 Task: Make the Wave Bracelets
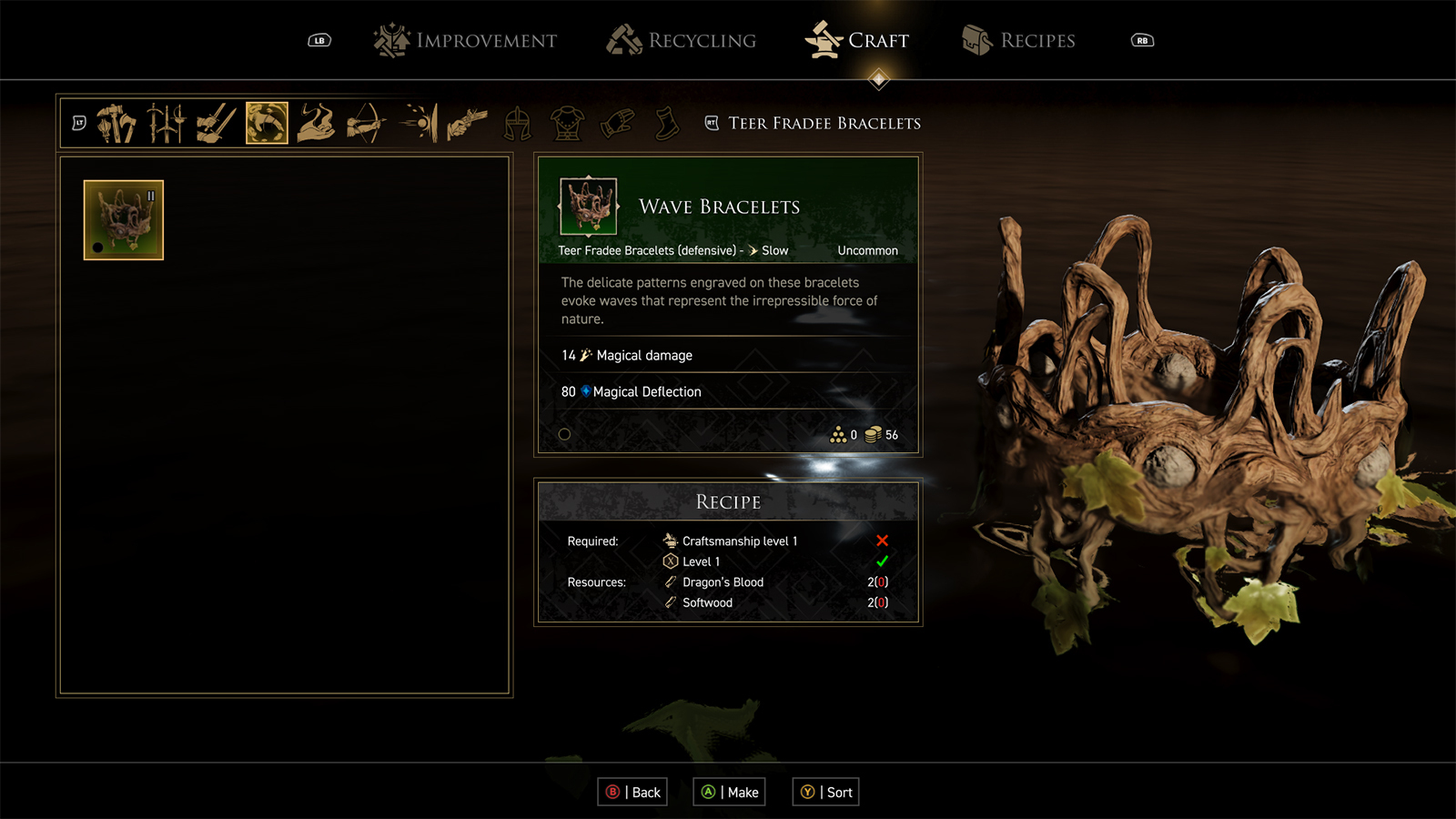pos(730,793)
